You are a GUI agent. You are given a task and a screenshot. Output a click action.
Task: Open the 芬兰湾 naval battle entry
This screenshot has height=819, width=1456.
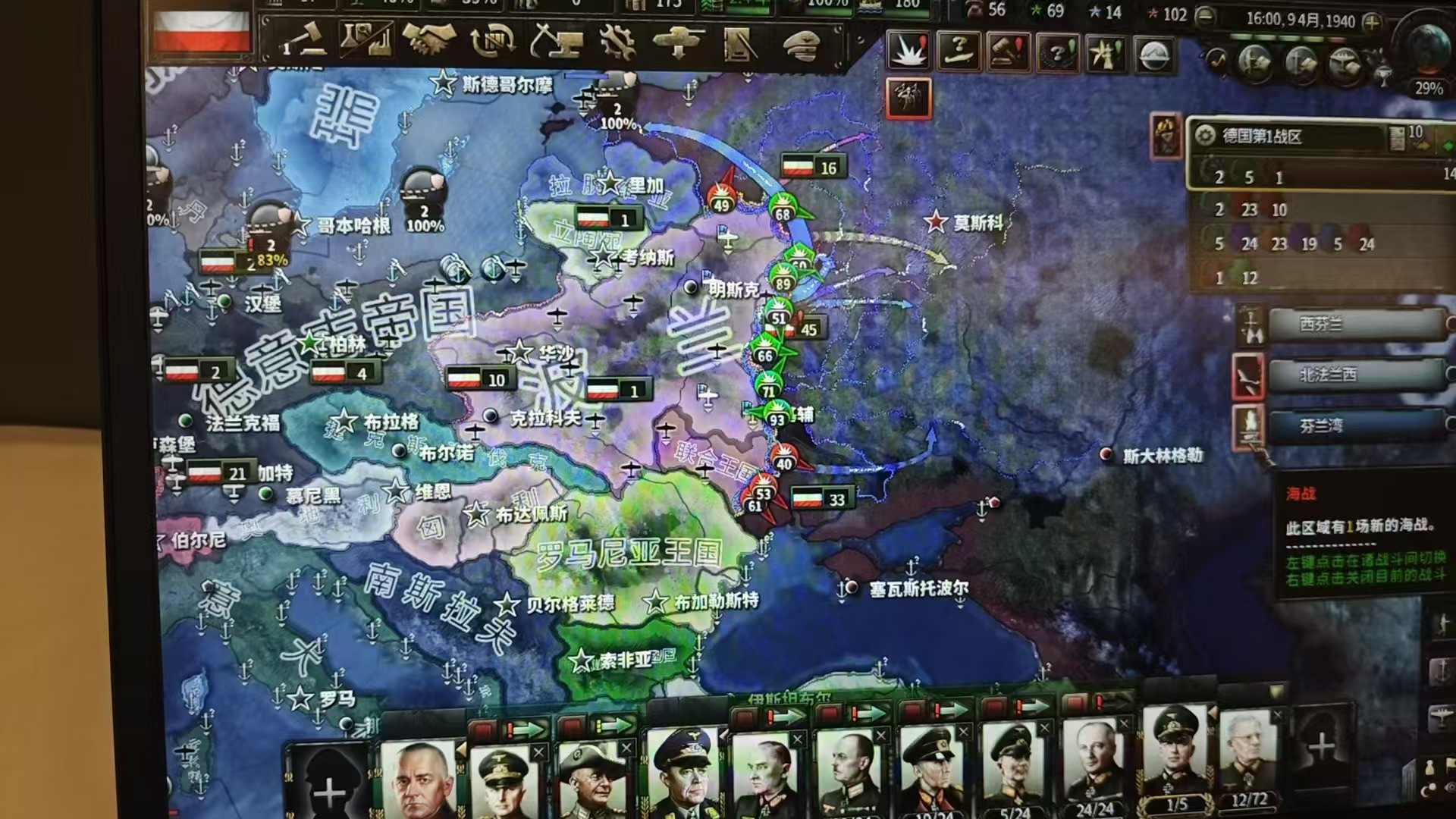(1357, 426)
